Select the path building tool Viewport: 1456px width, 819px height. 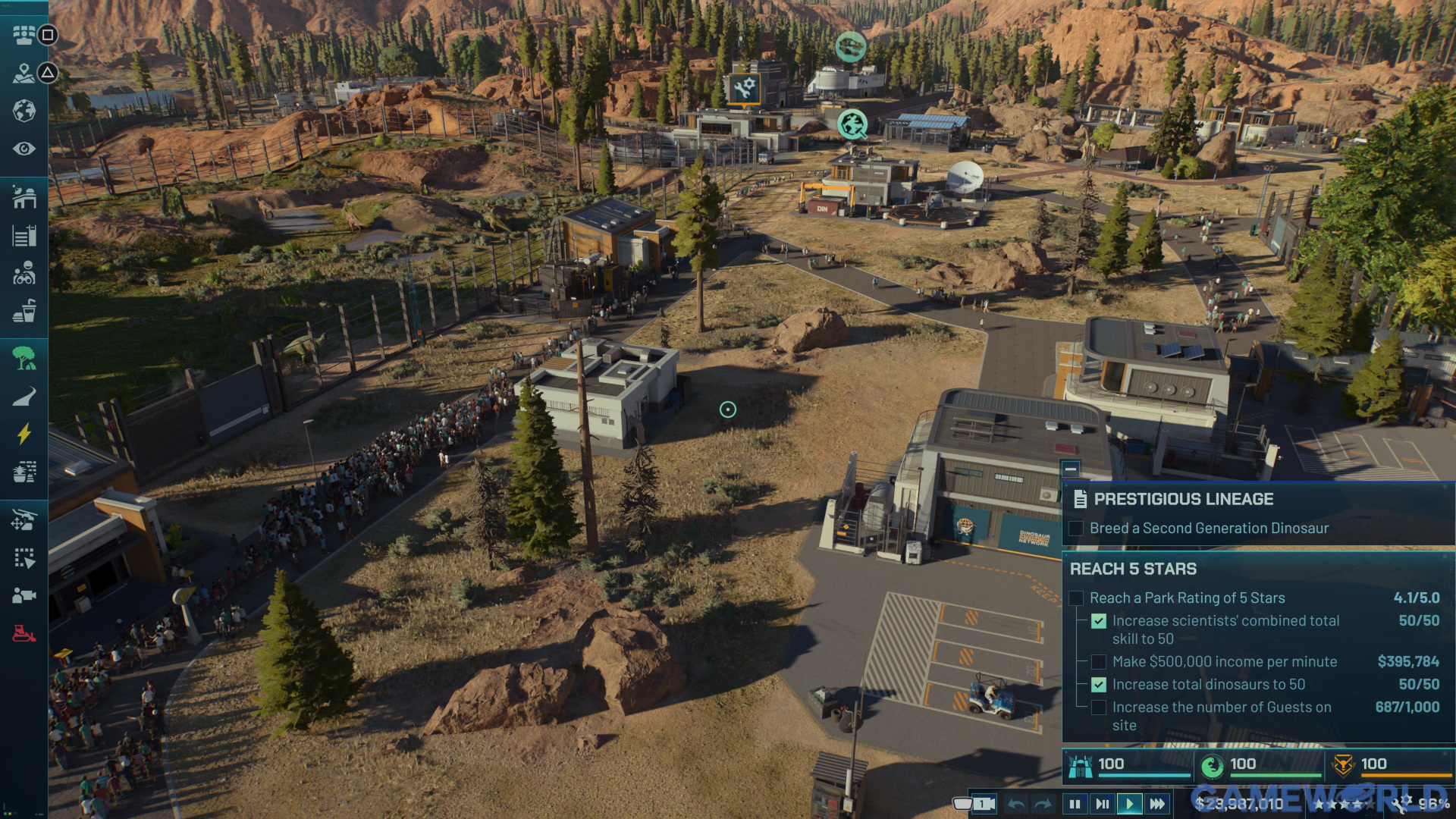pos(24,396)
